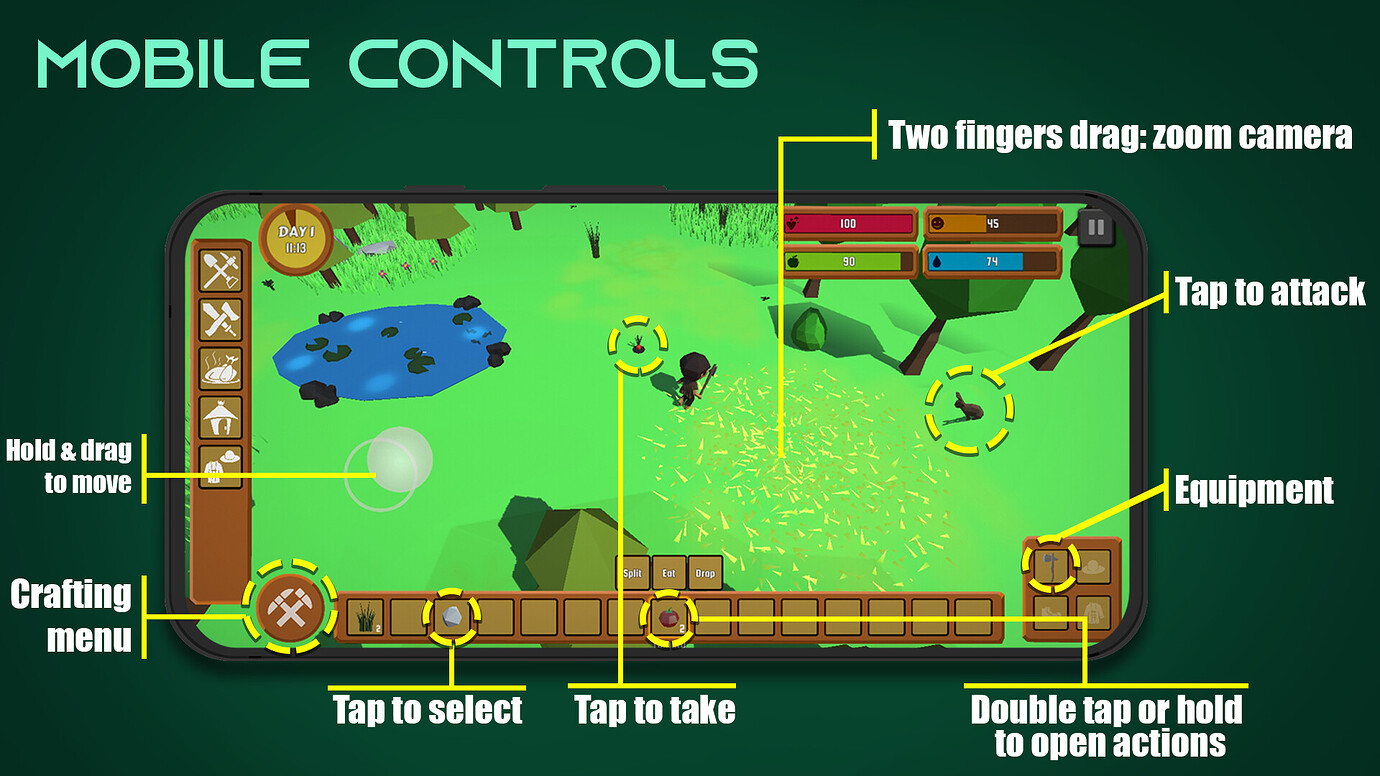
Task: Tap the Day 1 clock badge
Action: 296,237
